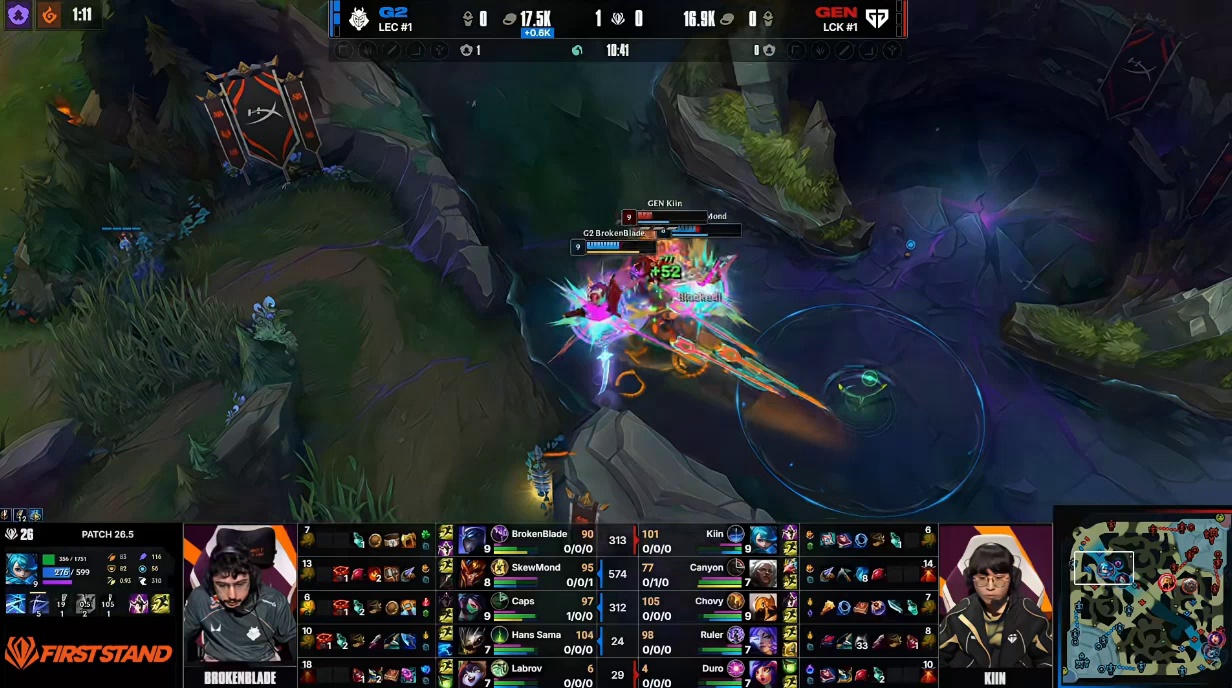Click the Kiin player camera
1232x688 pixels.
pyautogui.click(x=995, y=596)
